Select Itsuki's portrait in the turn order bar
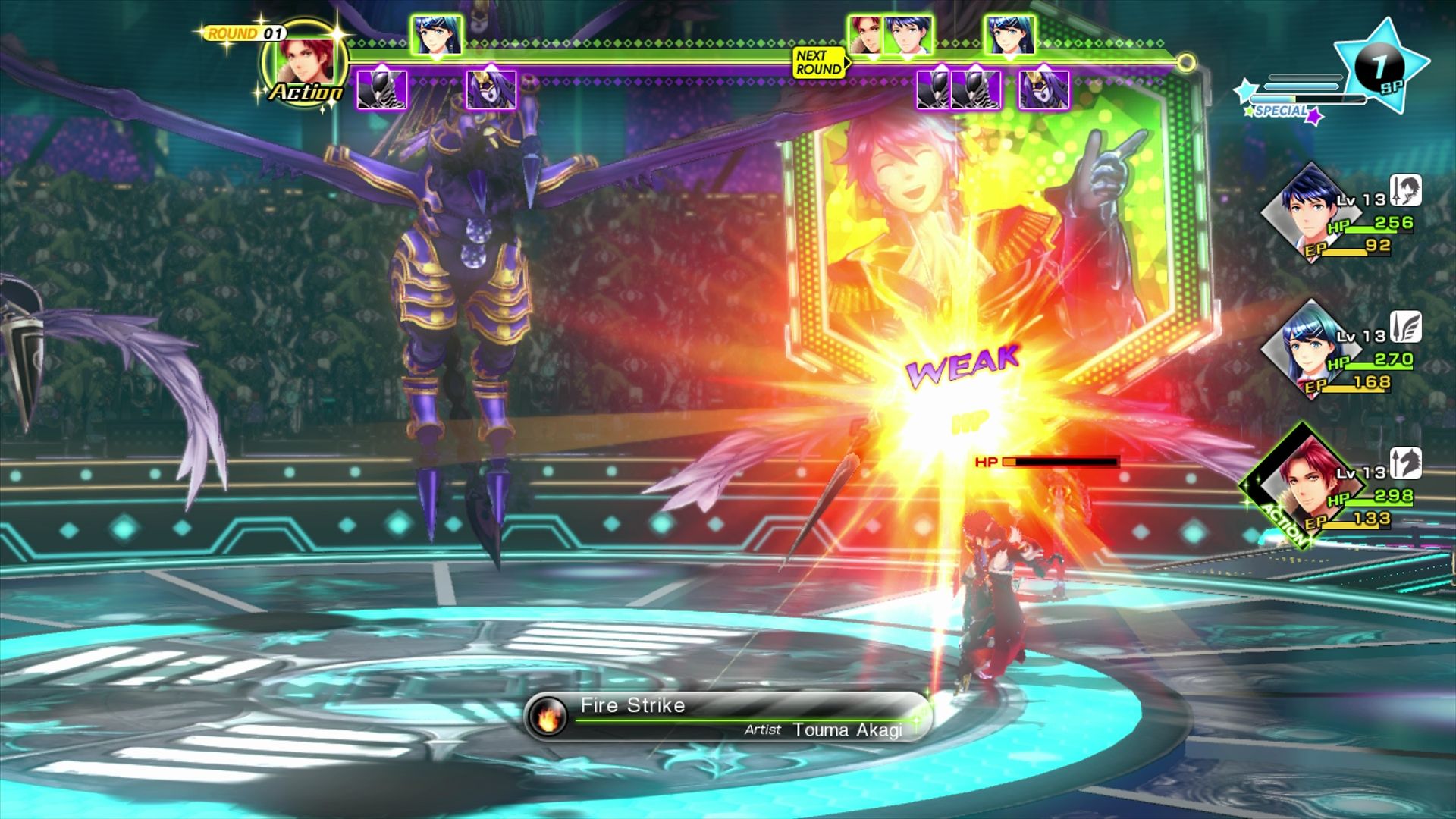This screenshot has height=819, width=1456. point(909,35)
